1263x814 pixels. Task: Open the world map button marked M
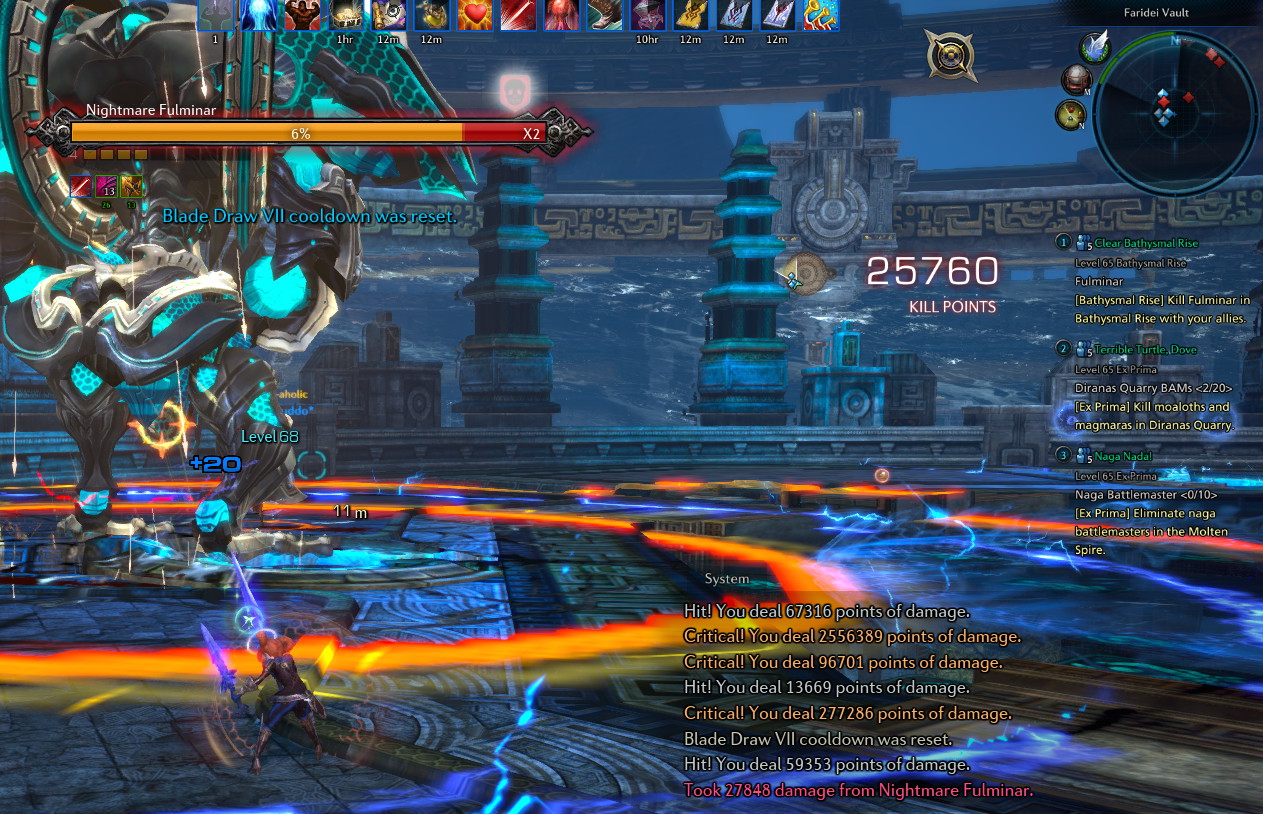(x=1076, y=80)
